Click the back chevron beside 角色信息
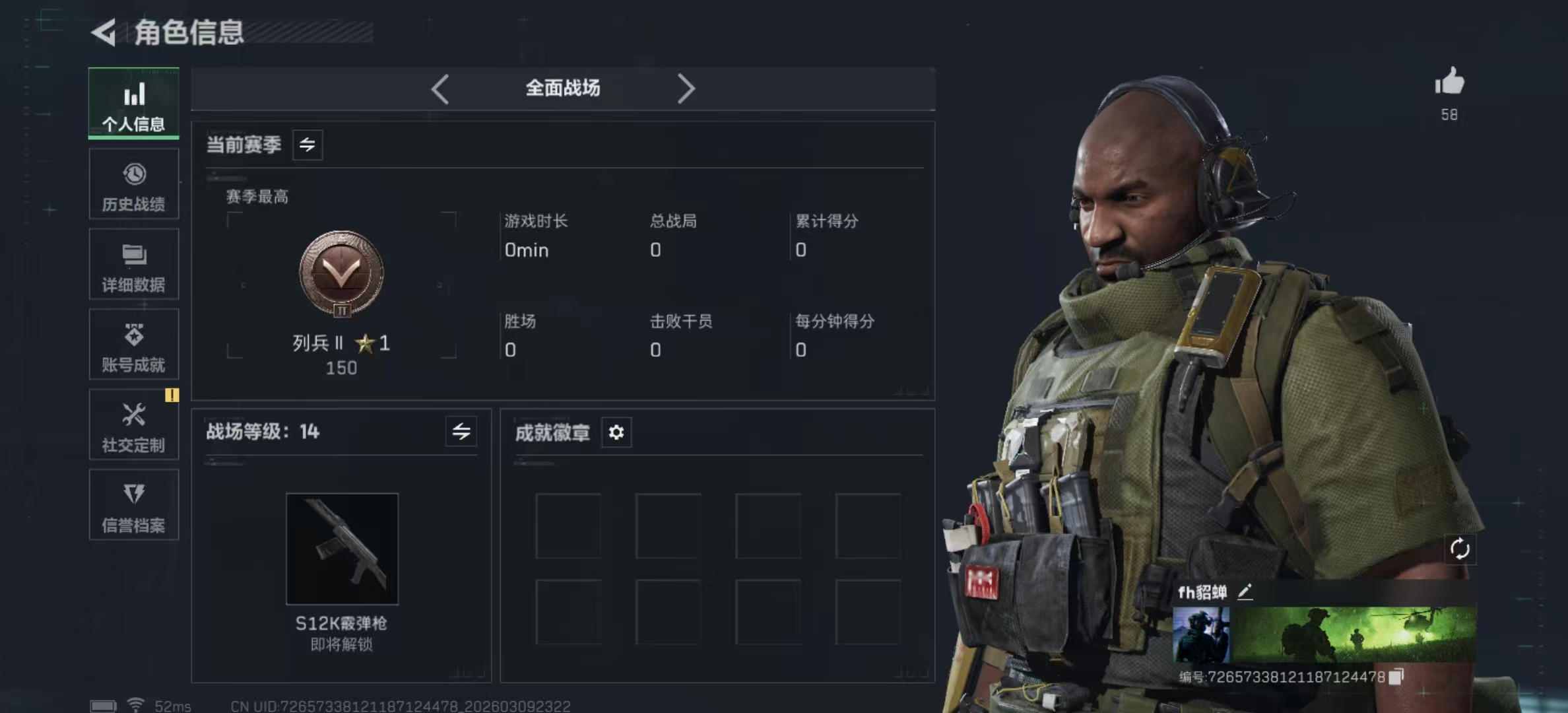1568x713 pixels. (x=105, y=31)
